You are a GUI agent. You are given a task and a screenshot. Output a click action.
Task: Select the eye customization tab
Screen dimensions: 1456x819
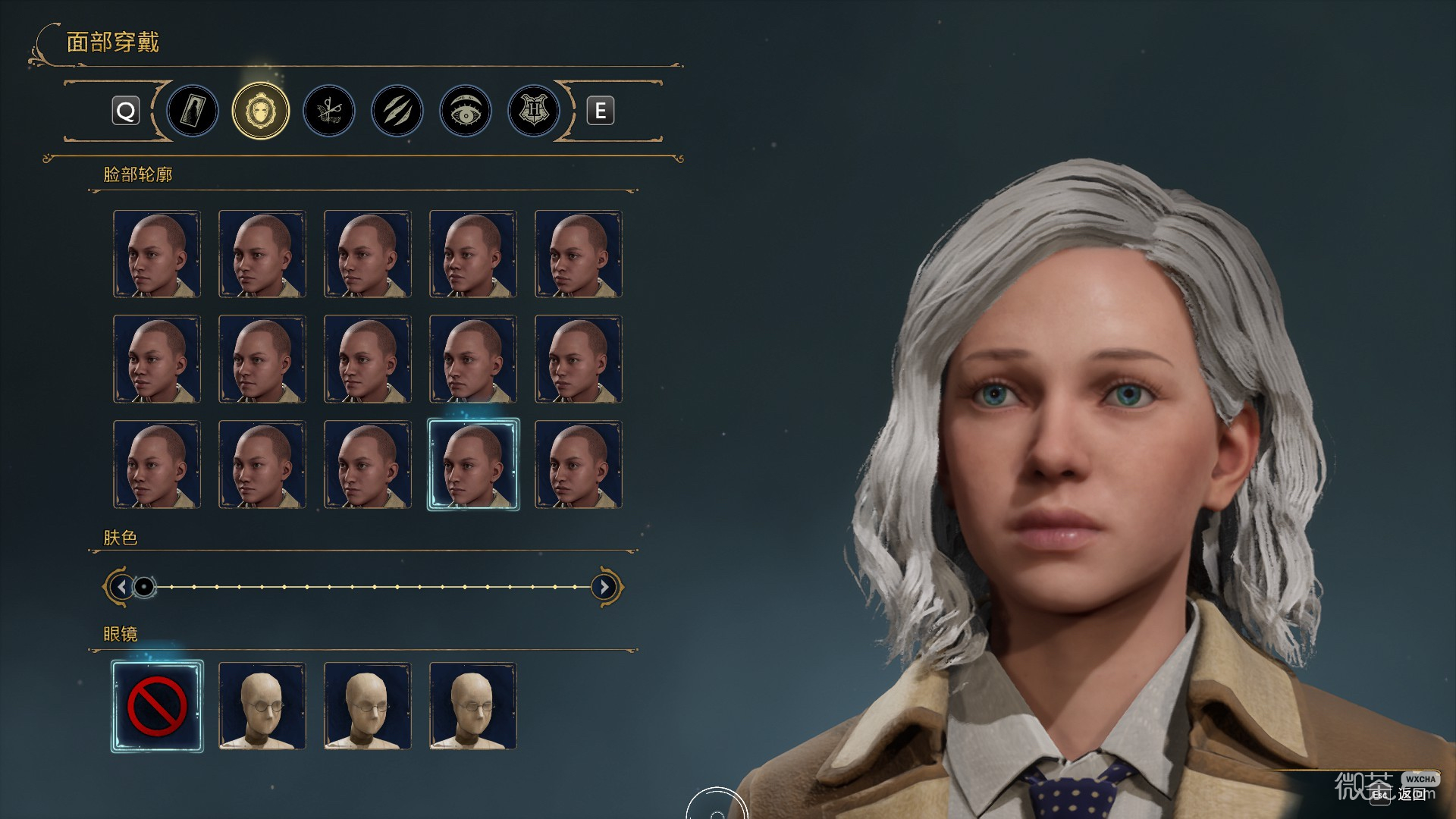pyautogui.click(x=466, y=111)
